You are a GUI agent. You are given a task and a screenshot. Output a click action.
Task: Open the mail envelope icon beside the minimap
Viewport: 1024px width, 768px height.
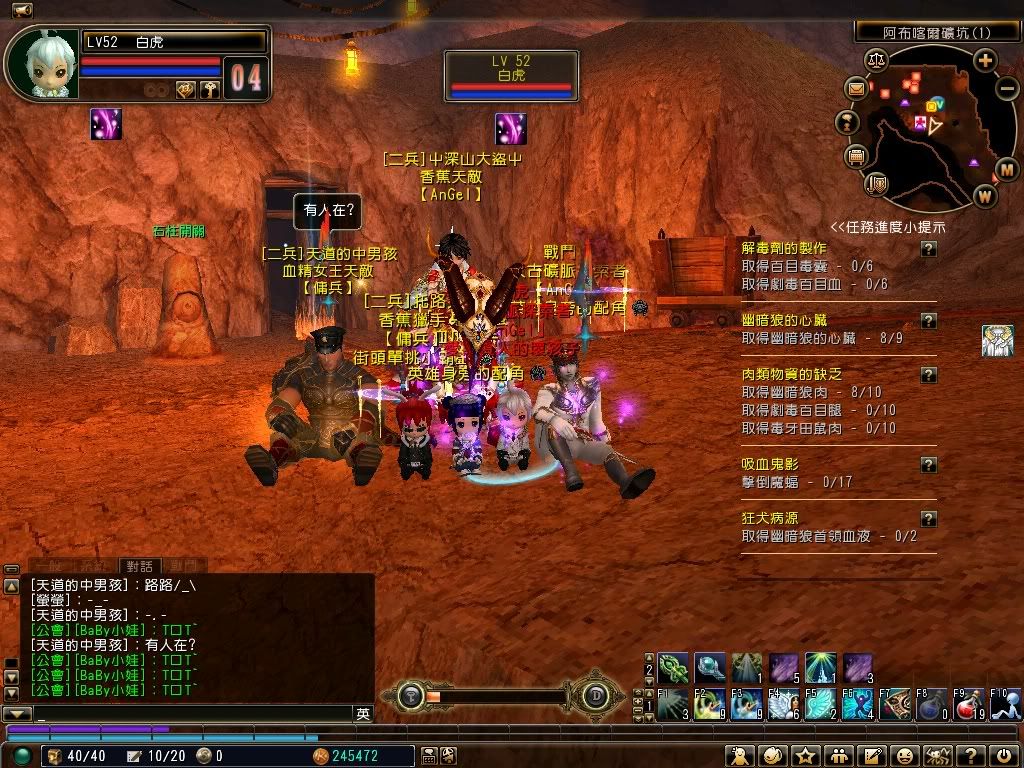pyautogui.click(x=857, y=89)
